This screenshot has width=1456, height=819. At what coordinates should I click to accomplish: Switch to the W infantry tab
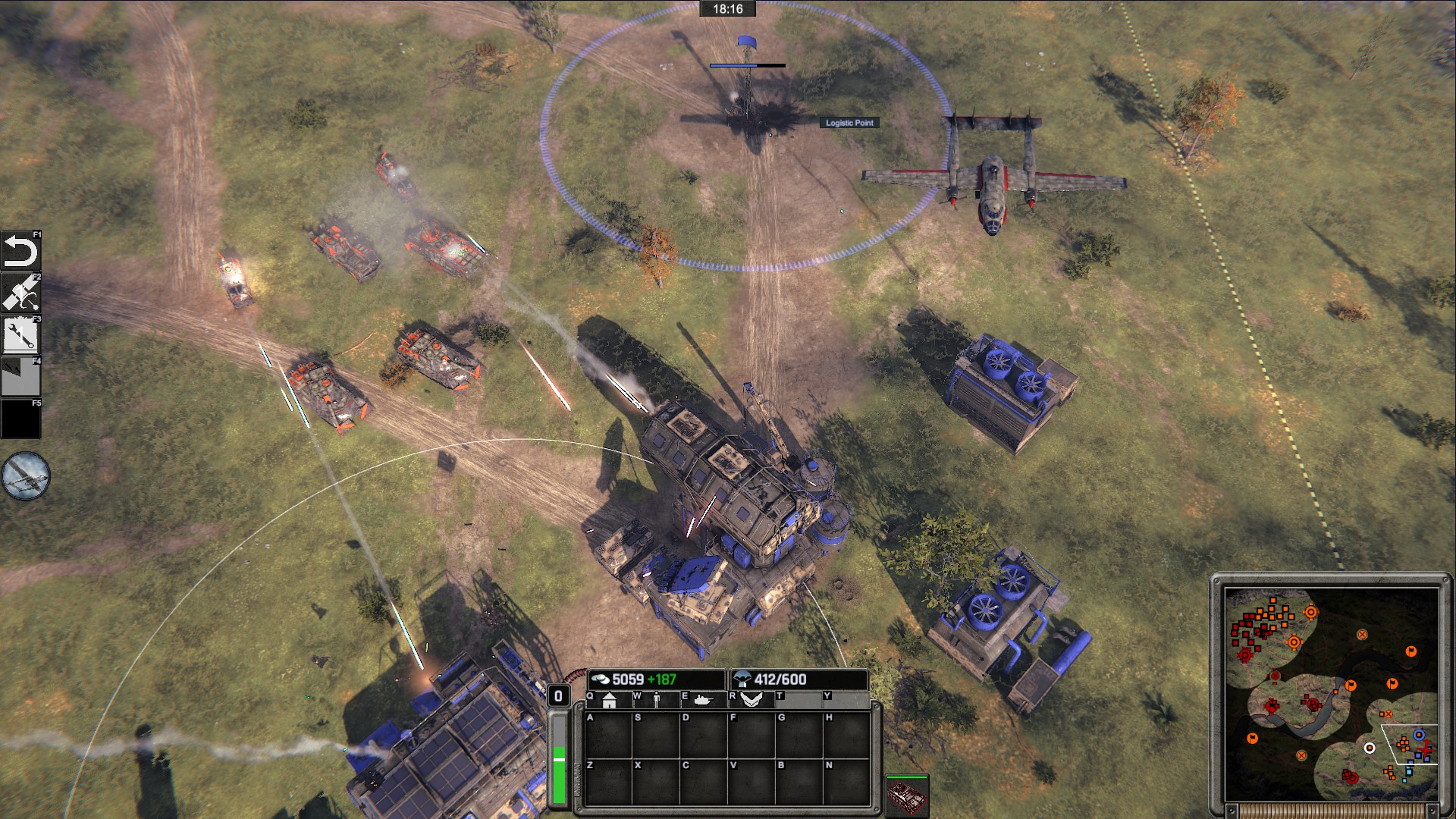coord(657,700)
